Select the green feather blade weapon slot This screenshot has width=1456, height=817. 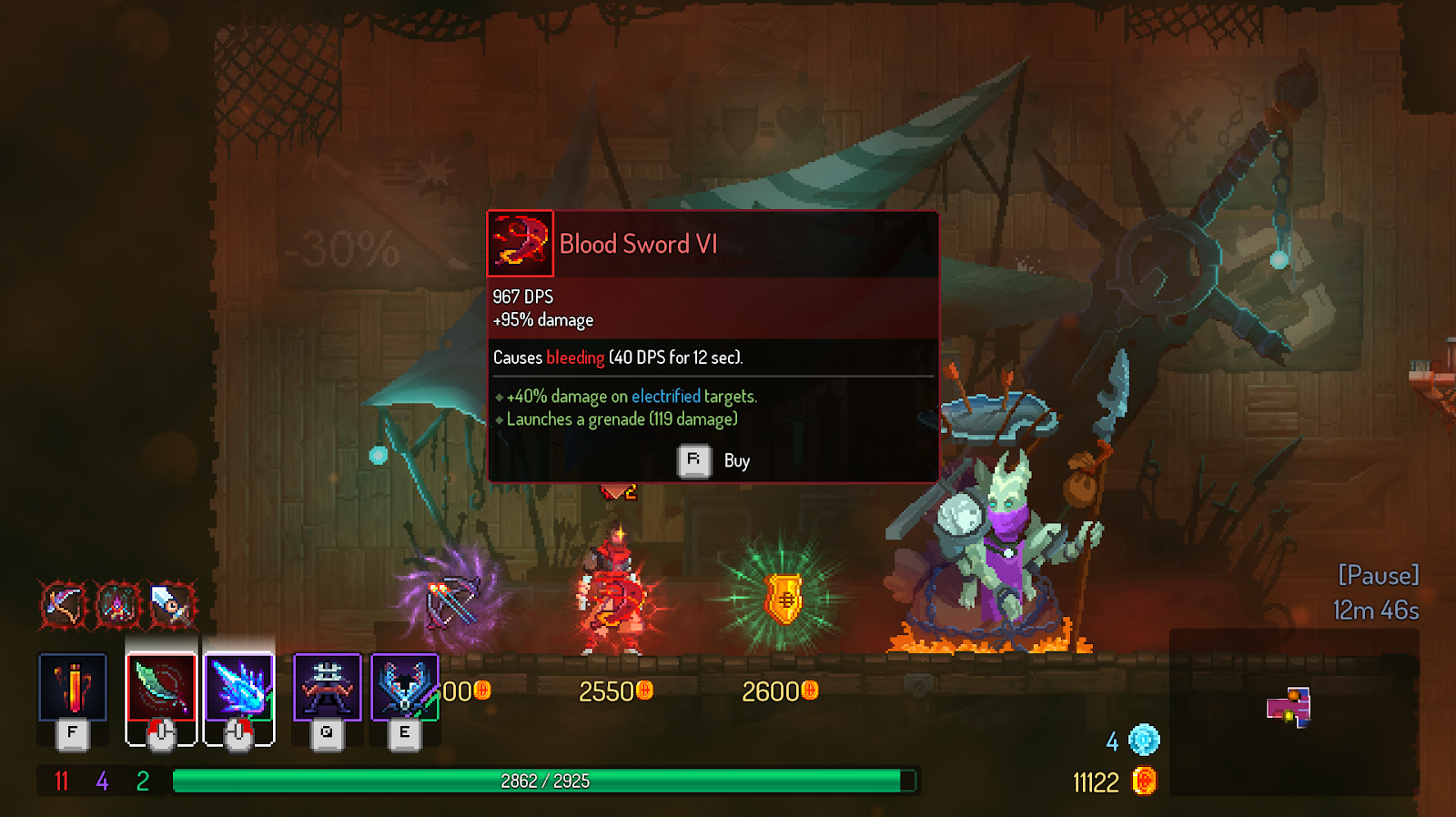pyautogui.click(x=161, y=687)
